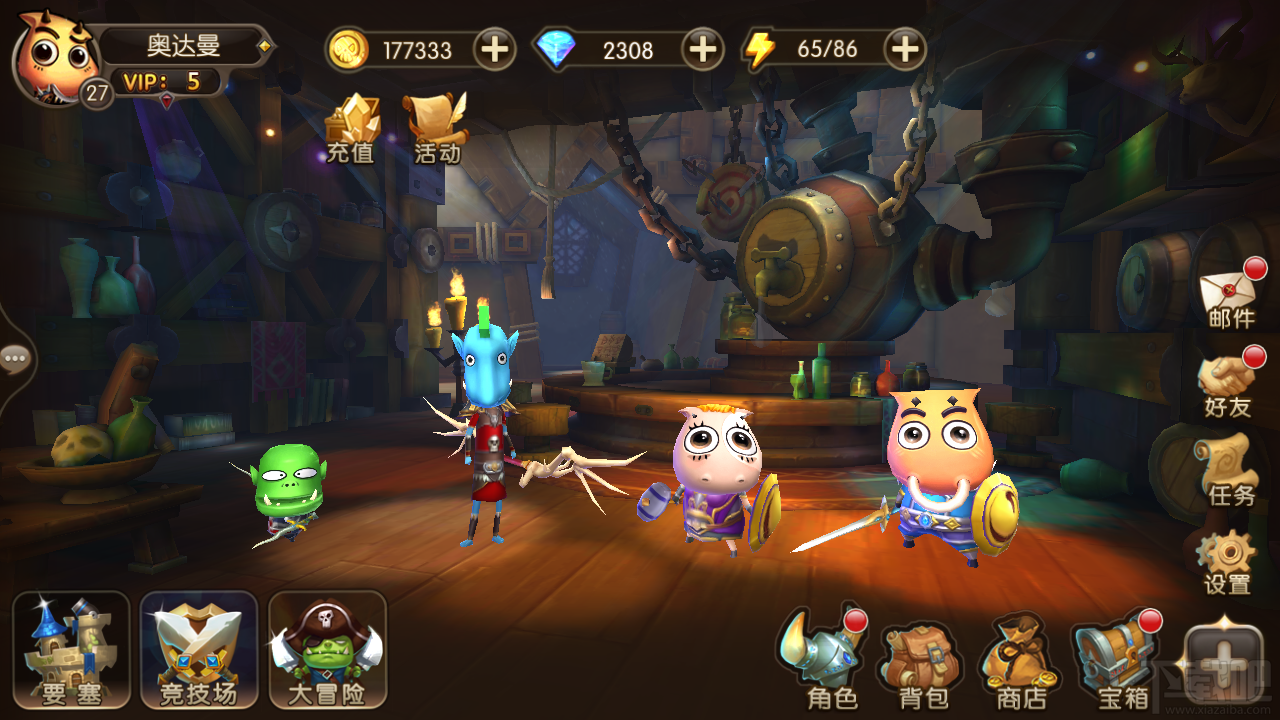Enter the 要塞 fortress
This screenshot has width=1280, height=720.
tap(71, 650)
